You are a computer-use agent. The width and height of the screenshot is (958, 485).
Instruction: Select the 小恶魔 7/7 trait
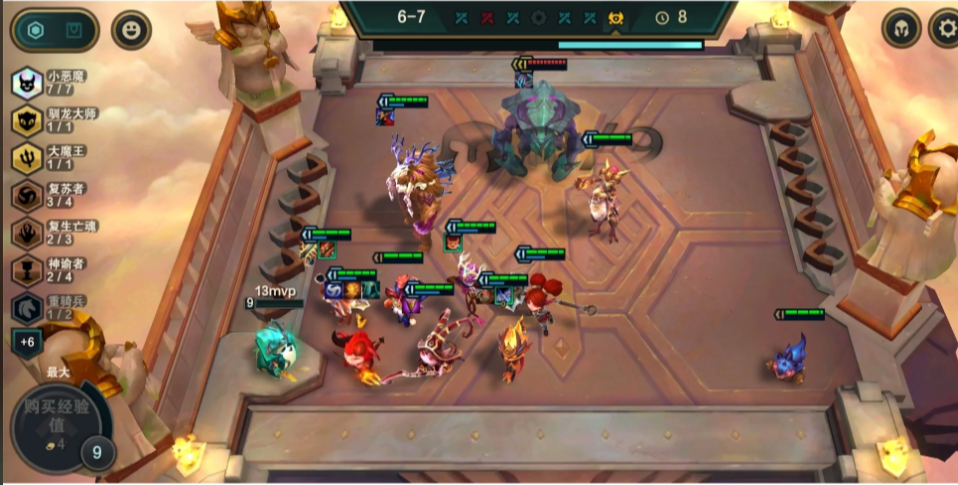click(x=27, y=82)
